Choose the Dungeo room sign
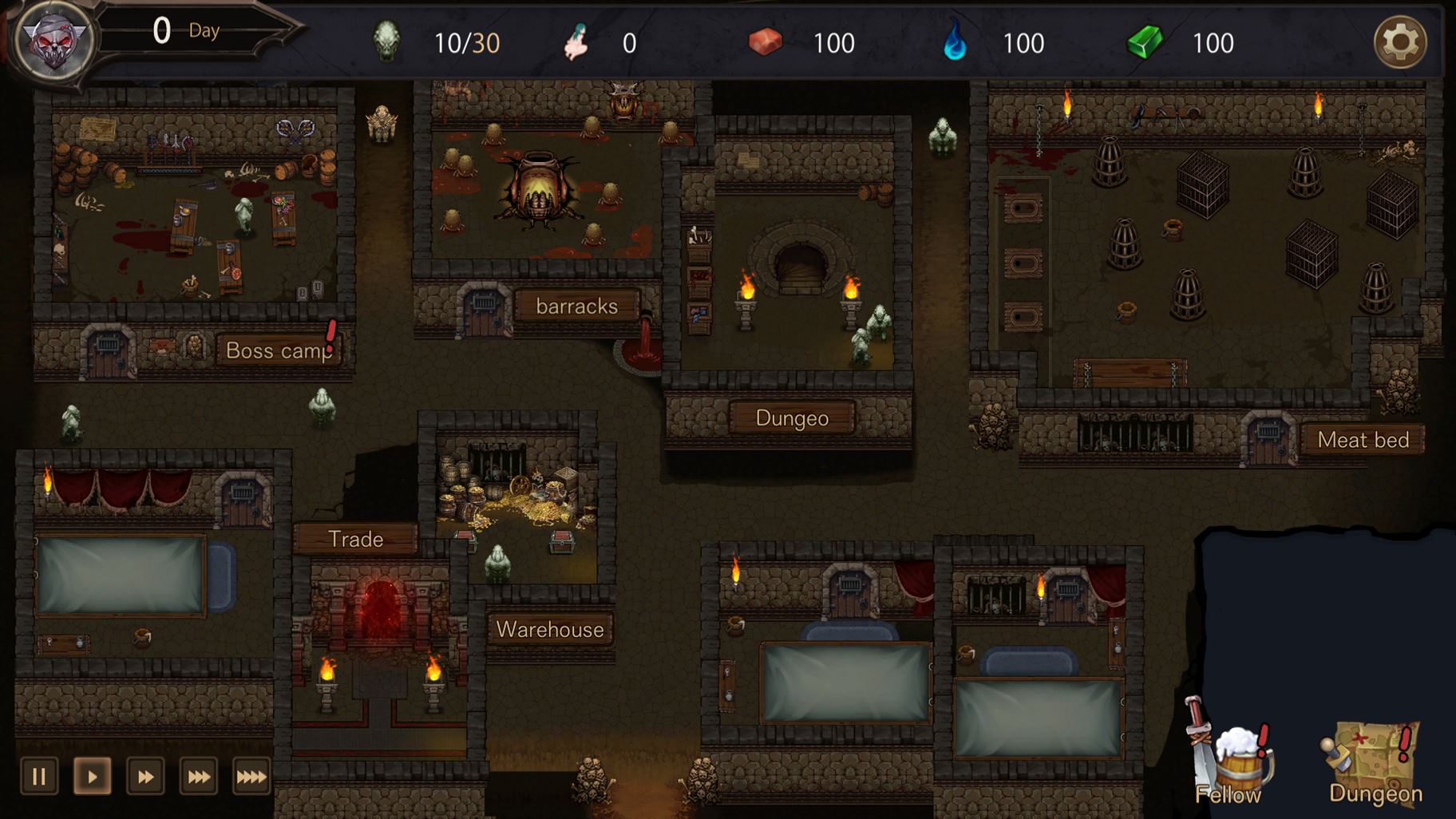The width and height of the screenshot is (1456, 819). (x=791, y=418)
